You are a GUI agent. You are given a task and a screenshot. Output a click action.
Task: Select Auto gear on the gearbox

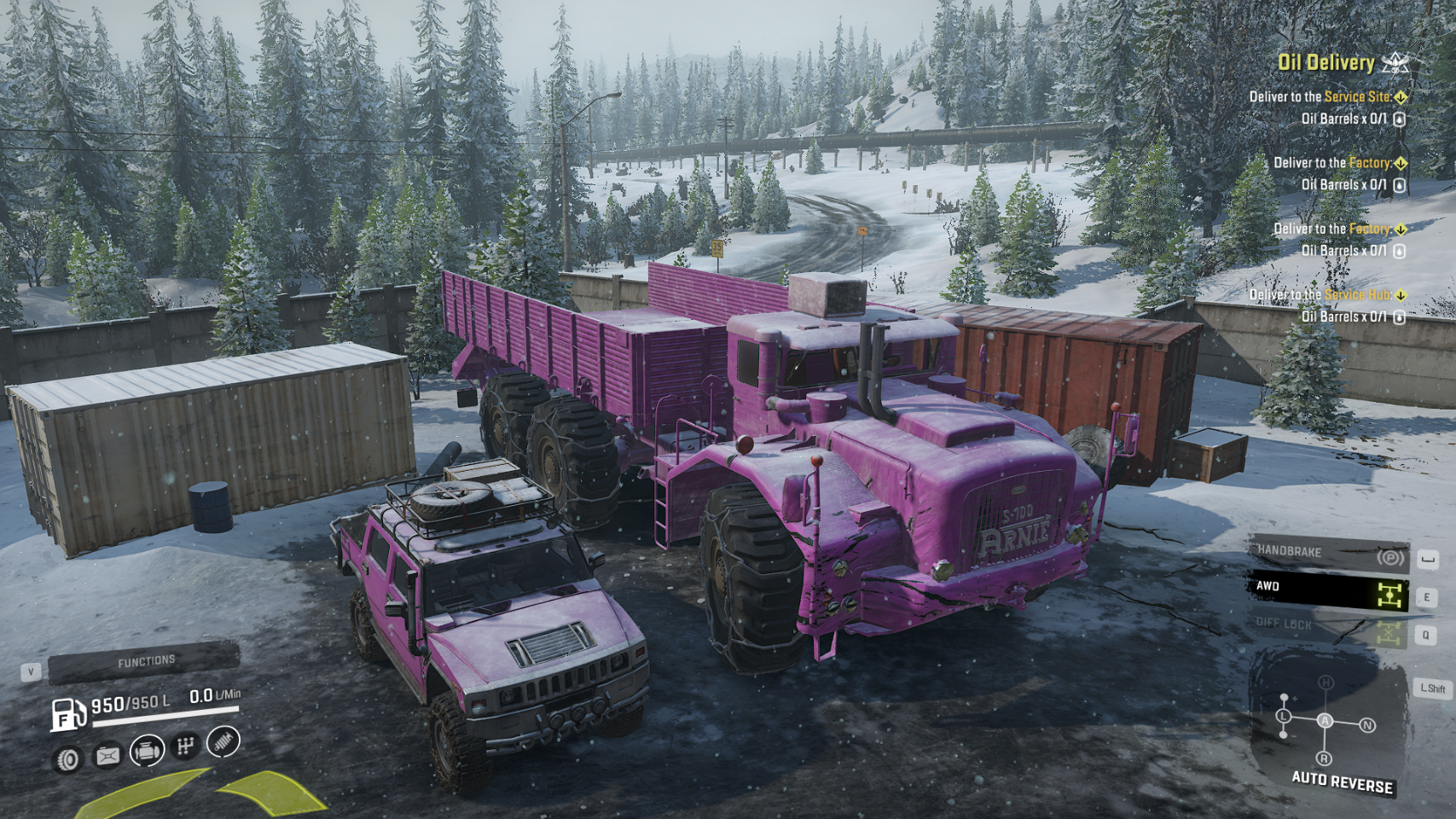click(1325, 721)
